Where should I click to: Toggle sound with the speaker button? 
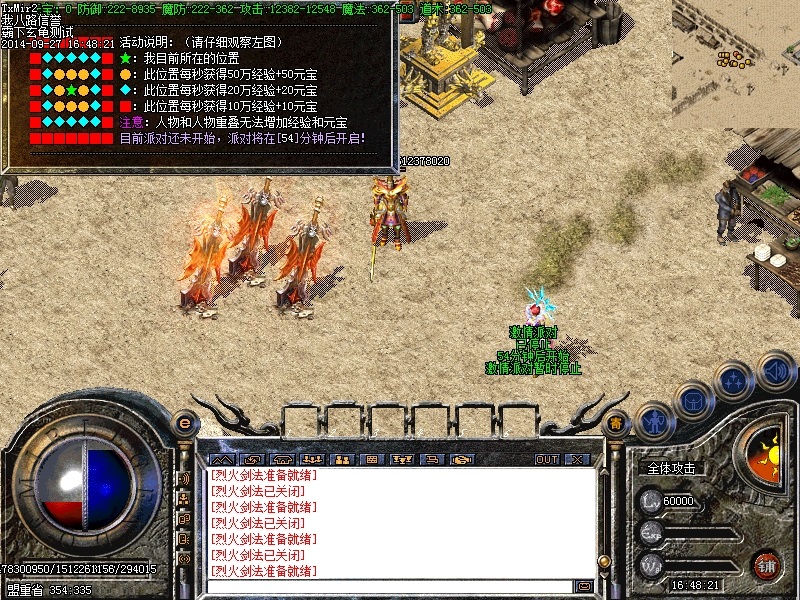click(x=776, y=373)
